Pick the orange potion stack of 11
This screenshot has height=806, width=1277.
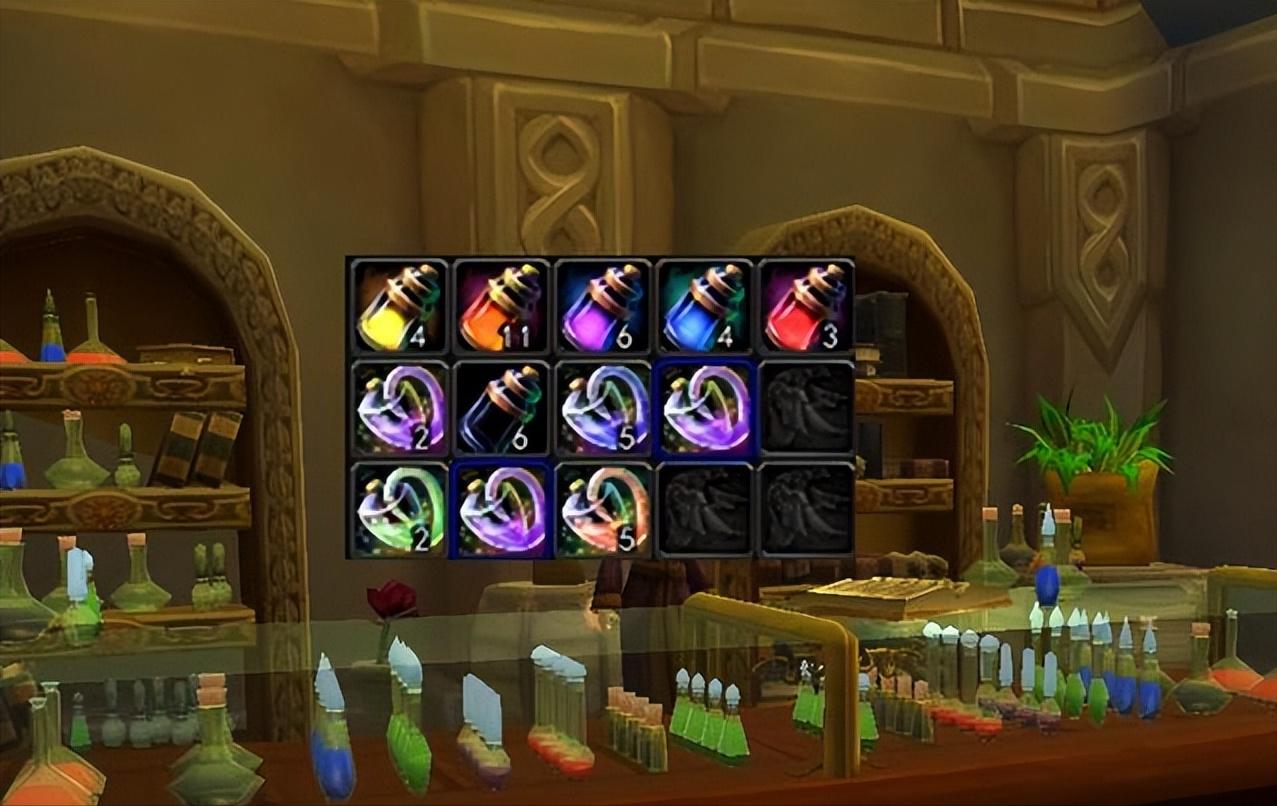coord(501,306)
